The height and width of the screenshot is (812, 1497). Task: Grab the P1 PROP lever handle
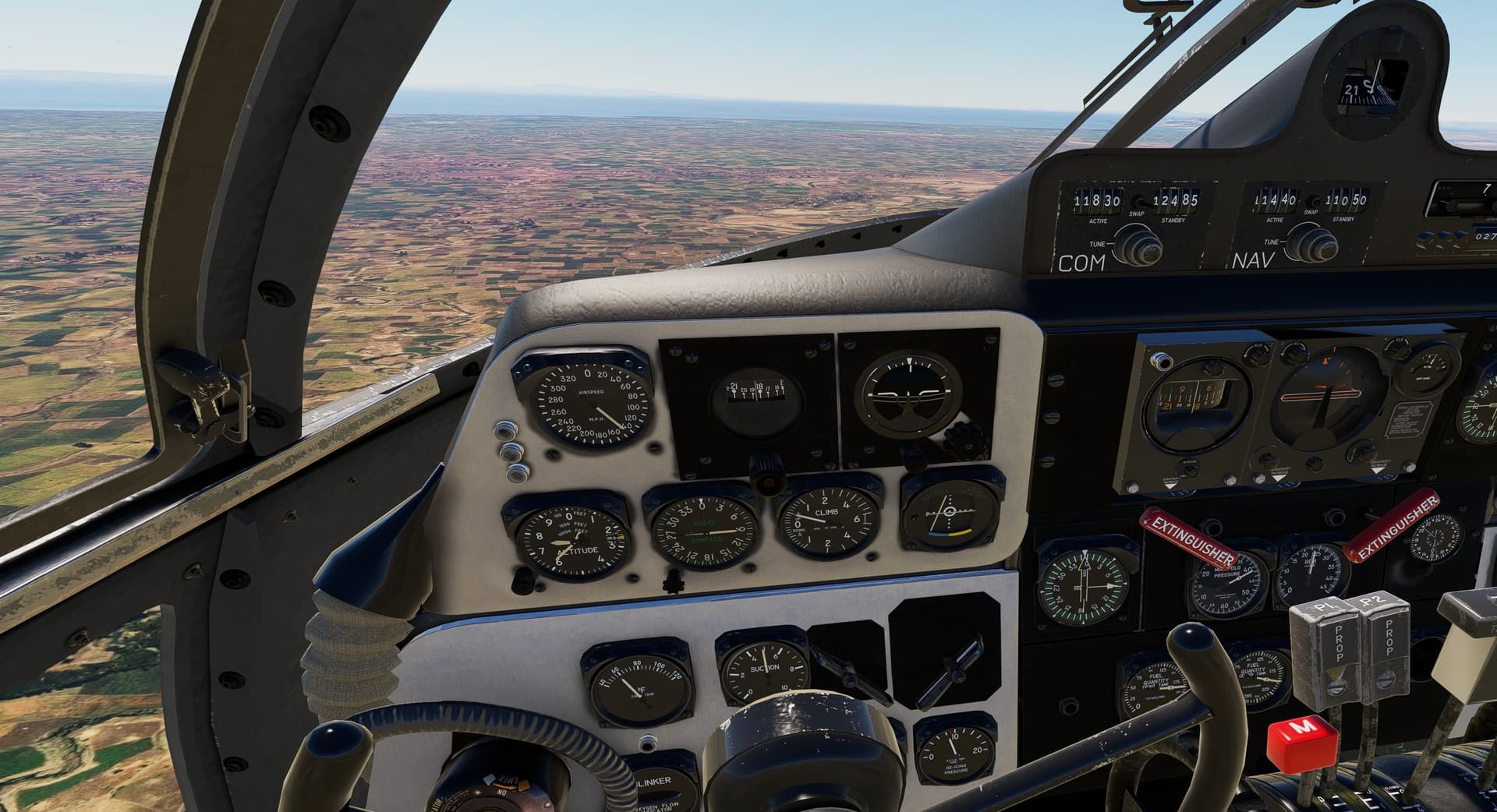click(1323, 631)
